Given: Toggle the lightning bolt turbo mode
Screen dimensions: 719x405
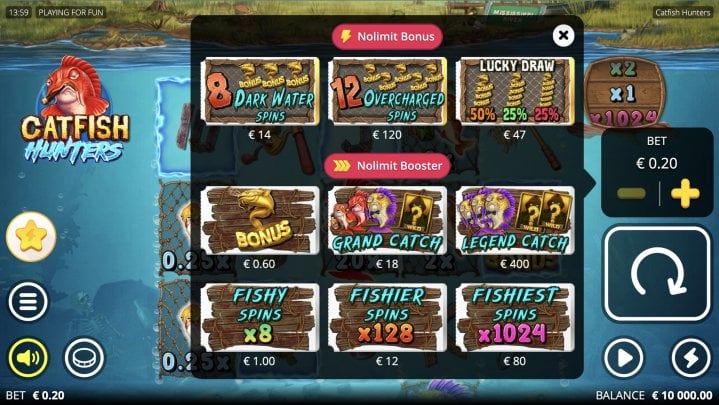Looking at the screenshot, I should point(691,358).
